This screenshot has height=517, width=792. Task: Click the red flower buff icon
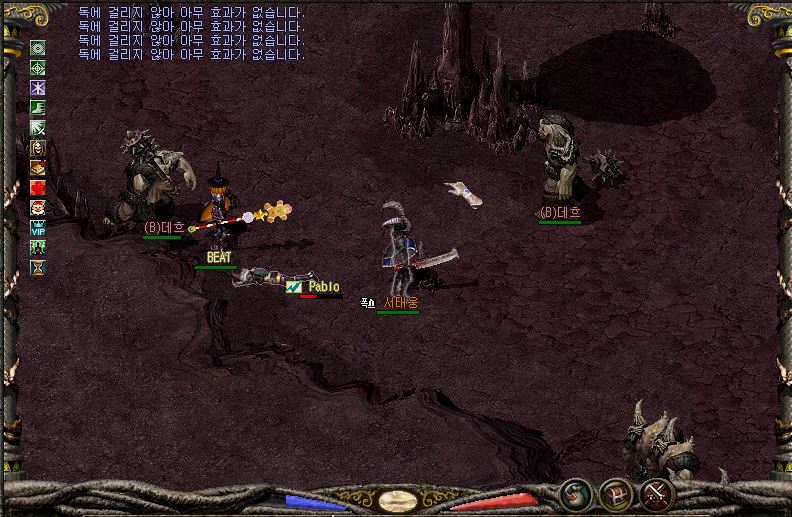coord(38,188)
